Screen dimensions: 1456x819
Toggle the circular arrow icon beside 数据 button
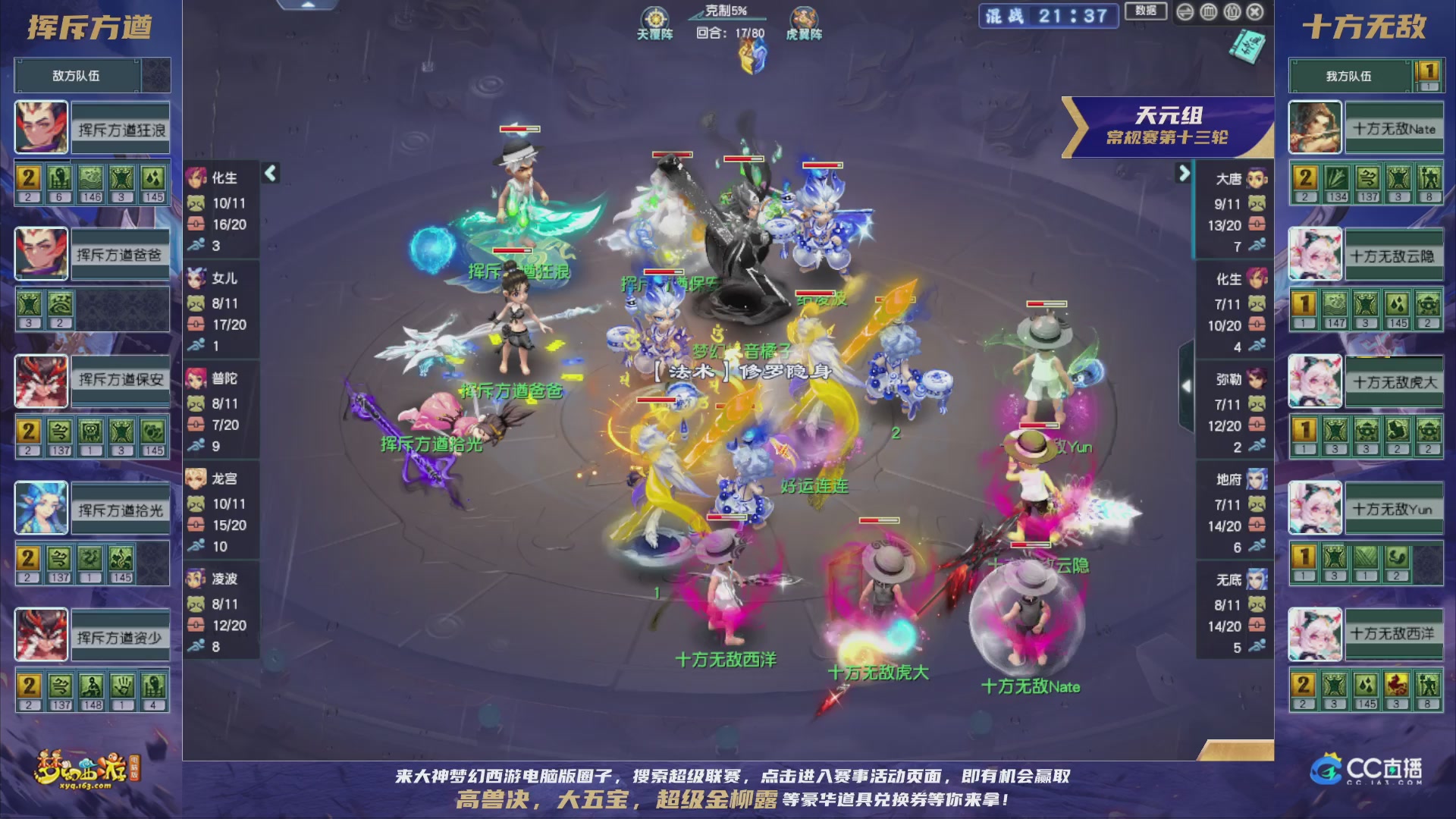click(1185, 12)
